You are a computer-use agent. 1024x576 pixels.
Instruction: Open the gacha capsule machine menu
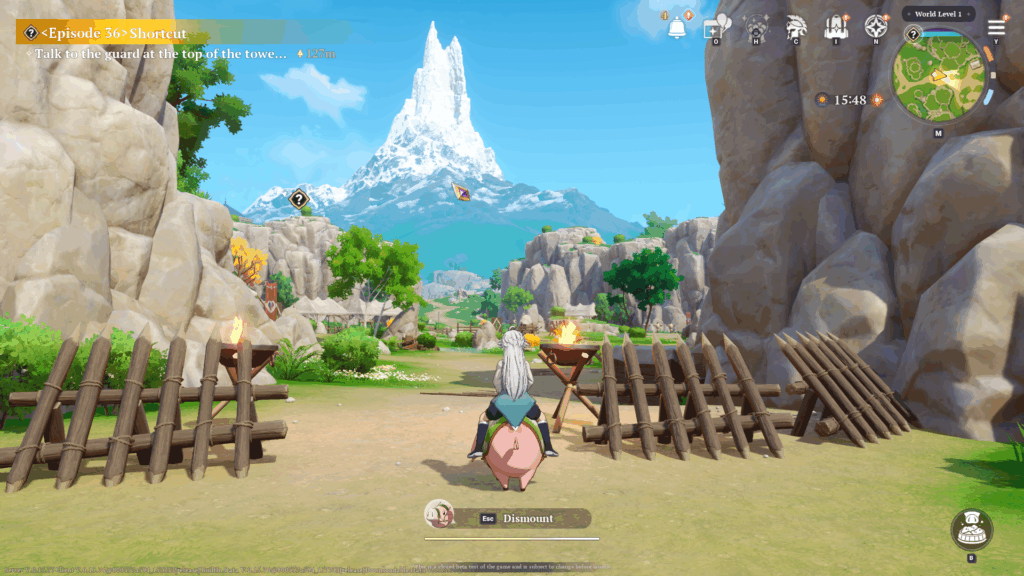pyautogui.click(x=757, y=27)
